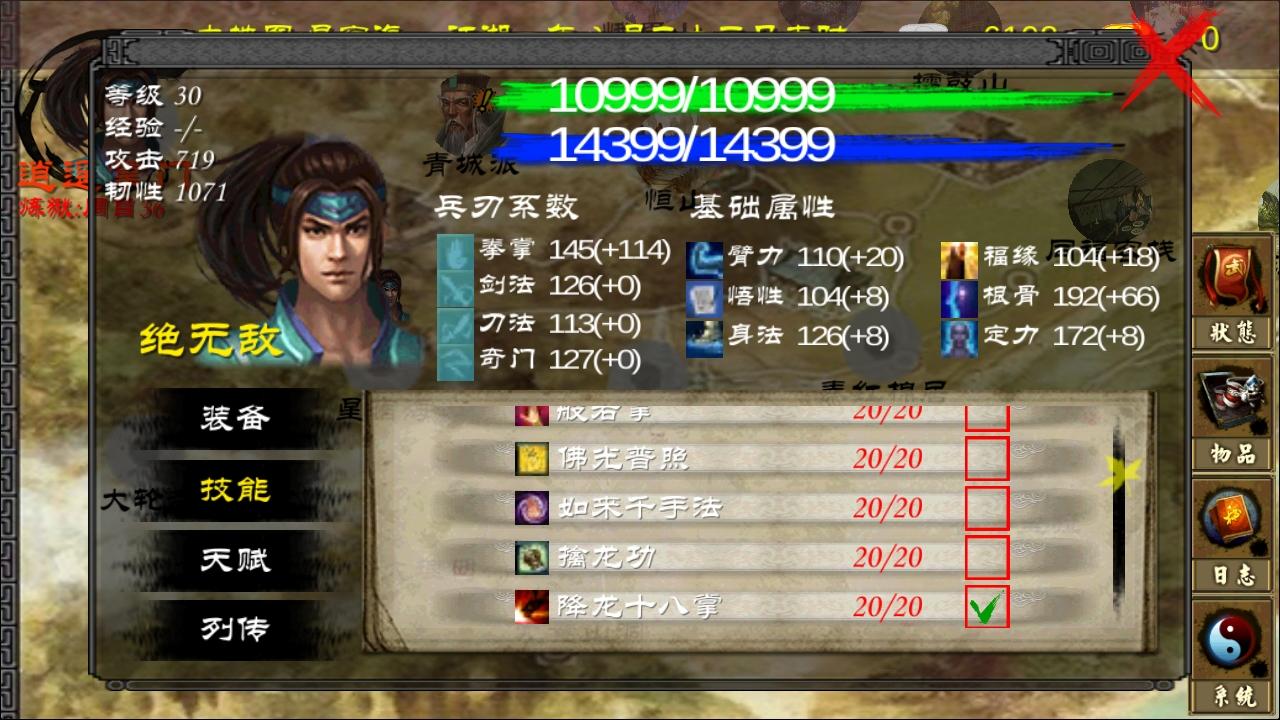Image resolution: width=1280 pixels, height=720 pixels.
Task: Click the 臂力 attribute icon
Action: (702, 258)
